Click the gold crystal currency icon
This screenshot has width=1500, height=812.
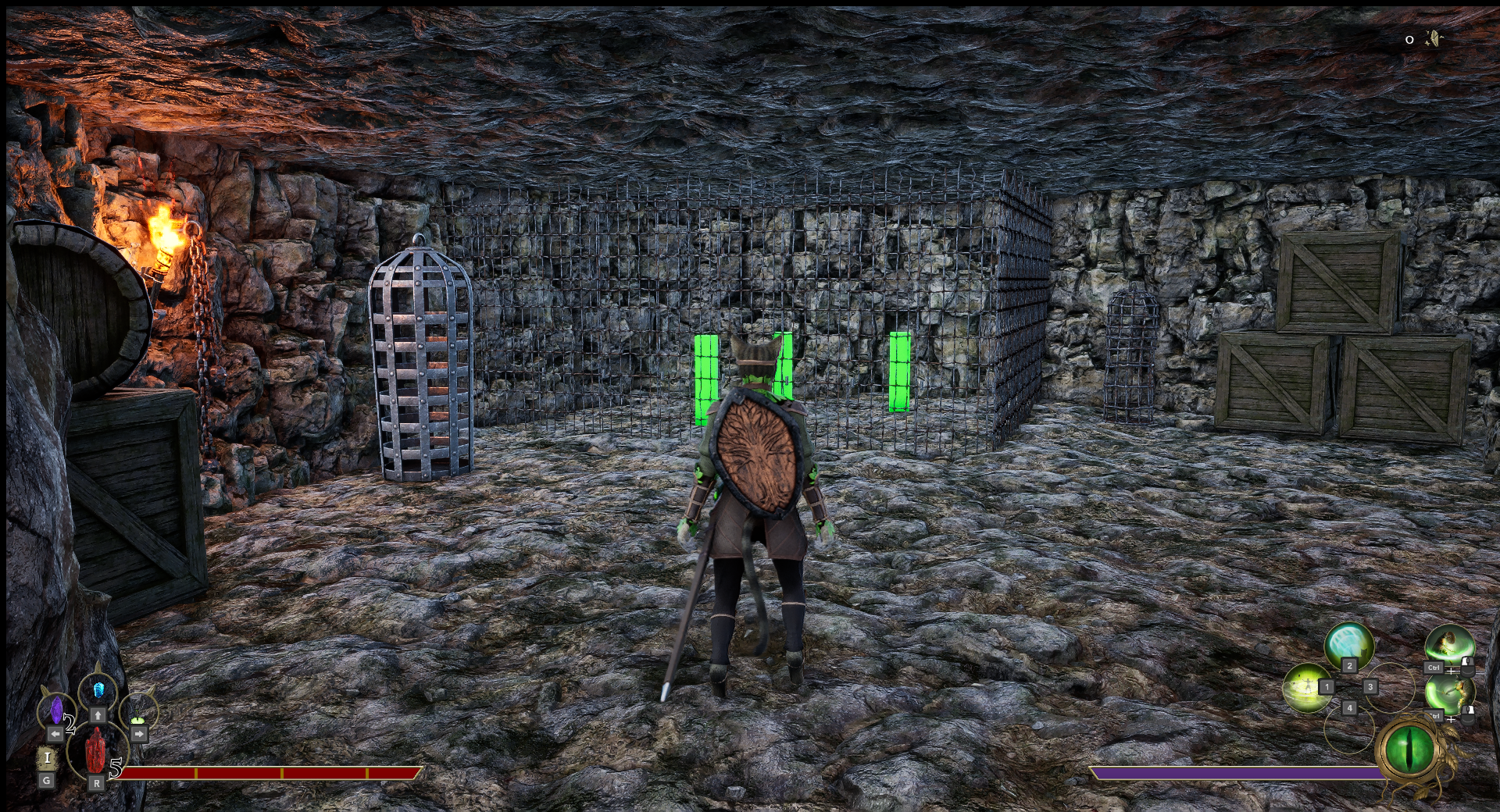click(1434, 38)
